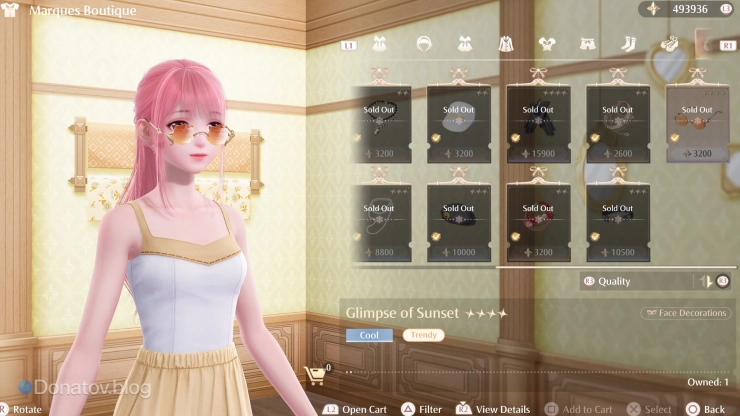Toggle the sort order arrows
Image resolution: width=740 pixels, height=416 pixels.
tap(707, 281)
